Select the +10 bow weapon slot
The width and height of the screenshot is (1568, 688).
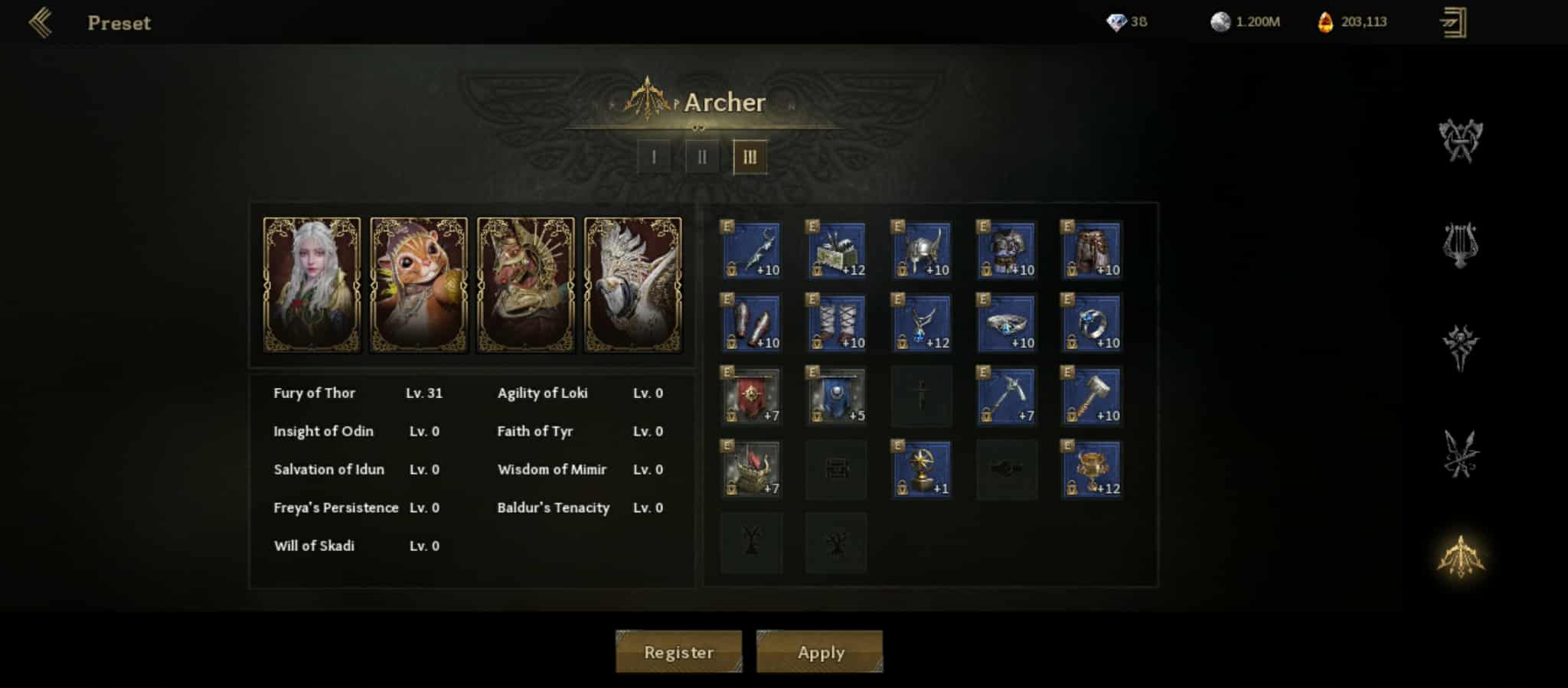[x=751, y=250]
